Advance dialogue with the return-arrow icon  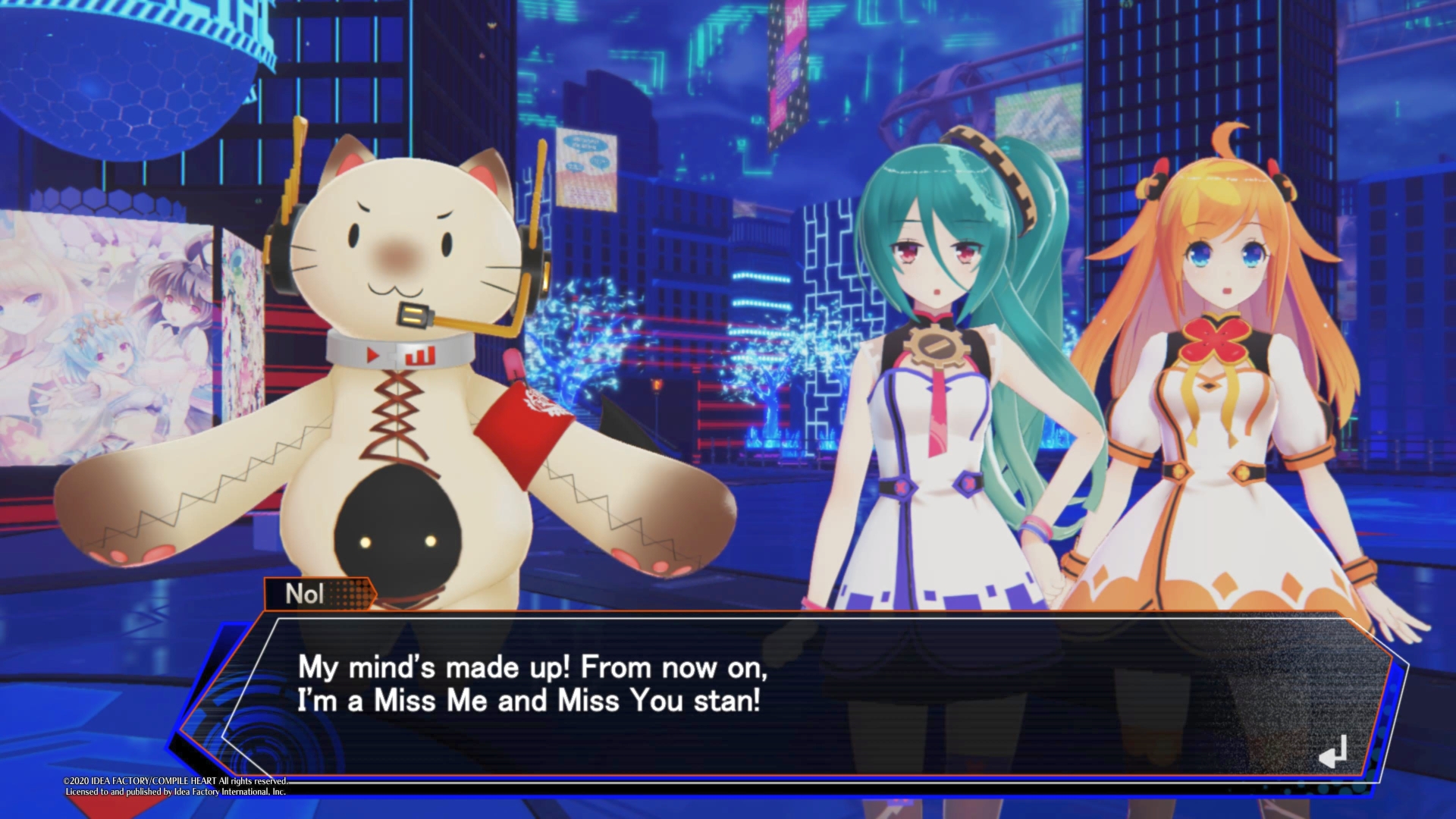click(1333, 752)
